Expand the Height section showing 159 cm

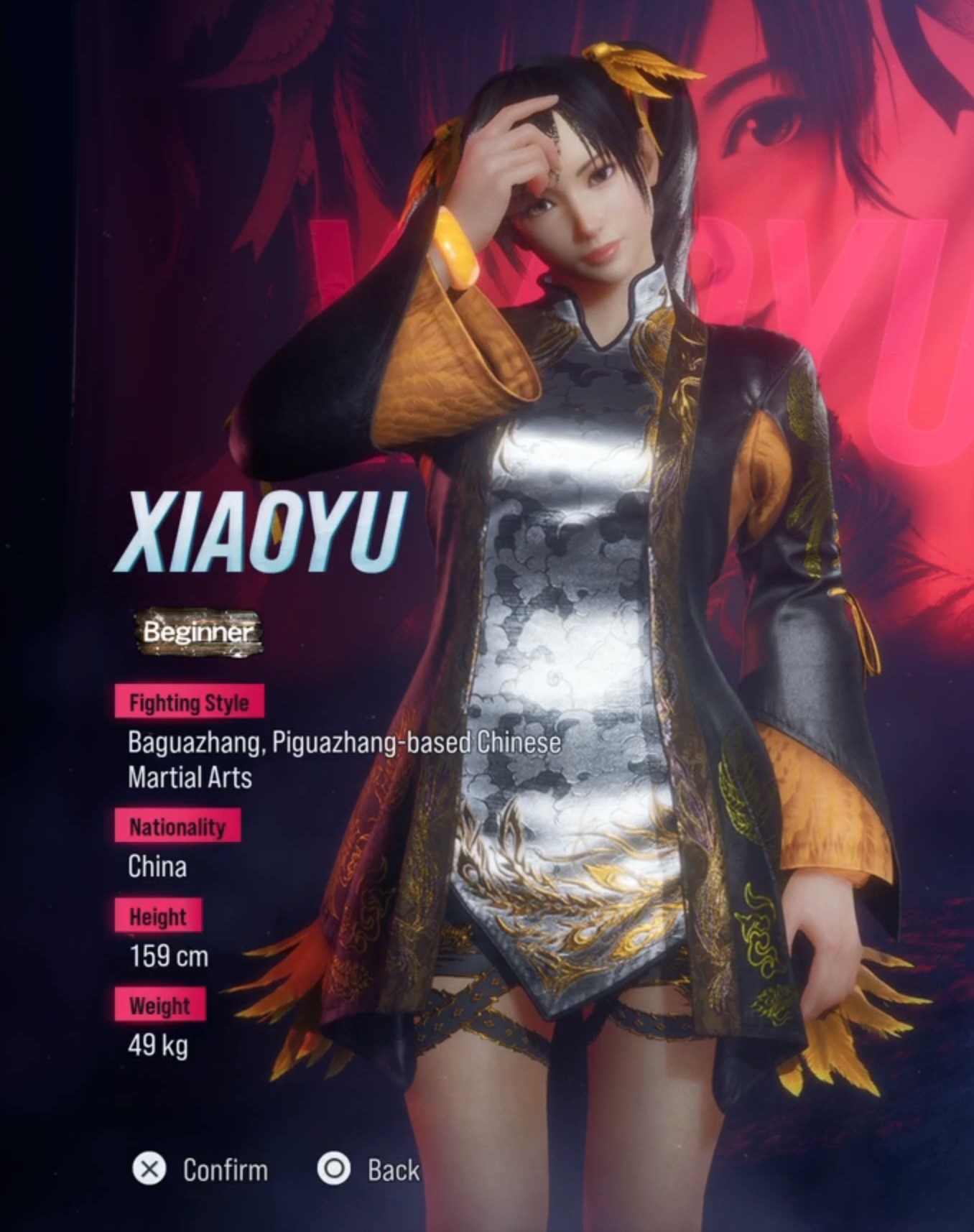point(170,956)
